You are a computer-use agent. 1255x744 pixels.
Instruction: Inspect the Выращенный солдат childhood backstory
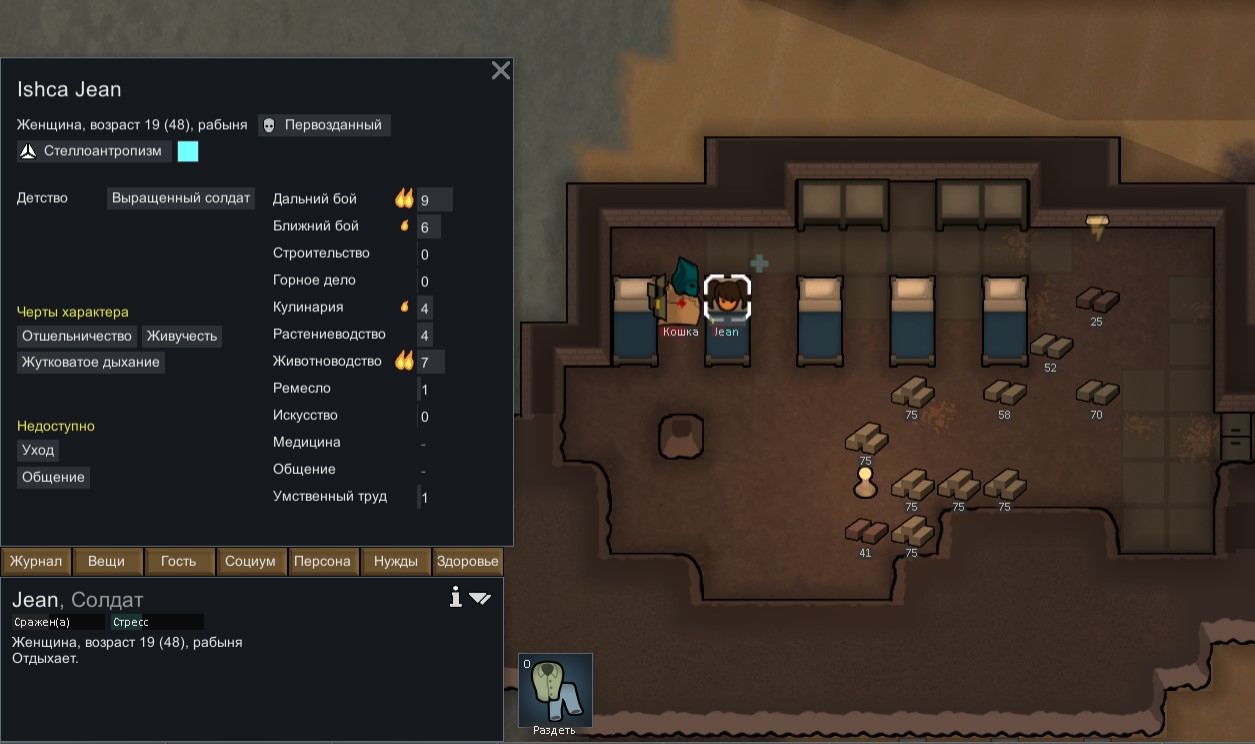tap(181, 198)
